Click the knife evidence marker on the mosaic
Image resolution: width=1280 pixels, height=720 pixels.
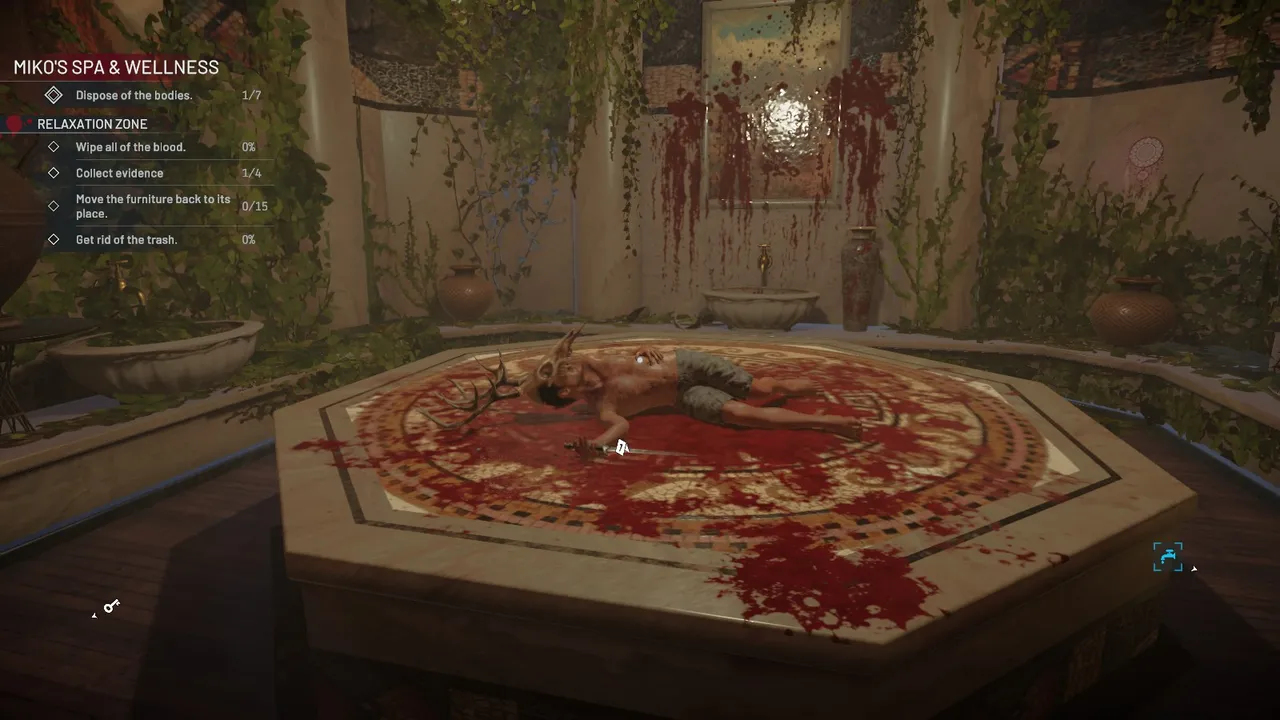tap(622, 447)
